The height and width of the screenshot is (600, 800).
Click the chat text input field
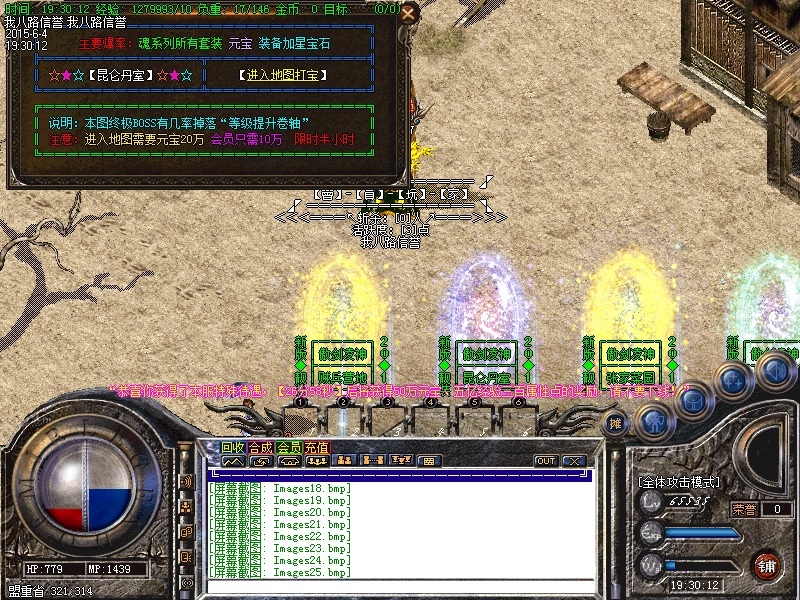click(400, 588)
